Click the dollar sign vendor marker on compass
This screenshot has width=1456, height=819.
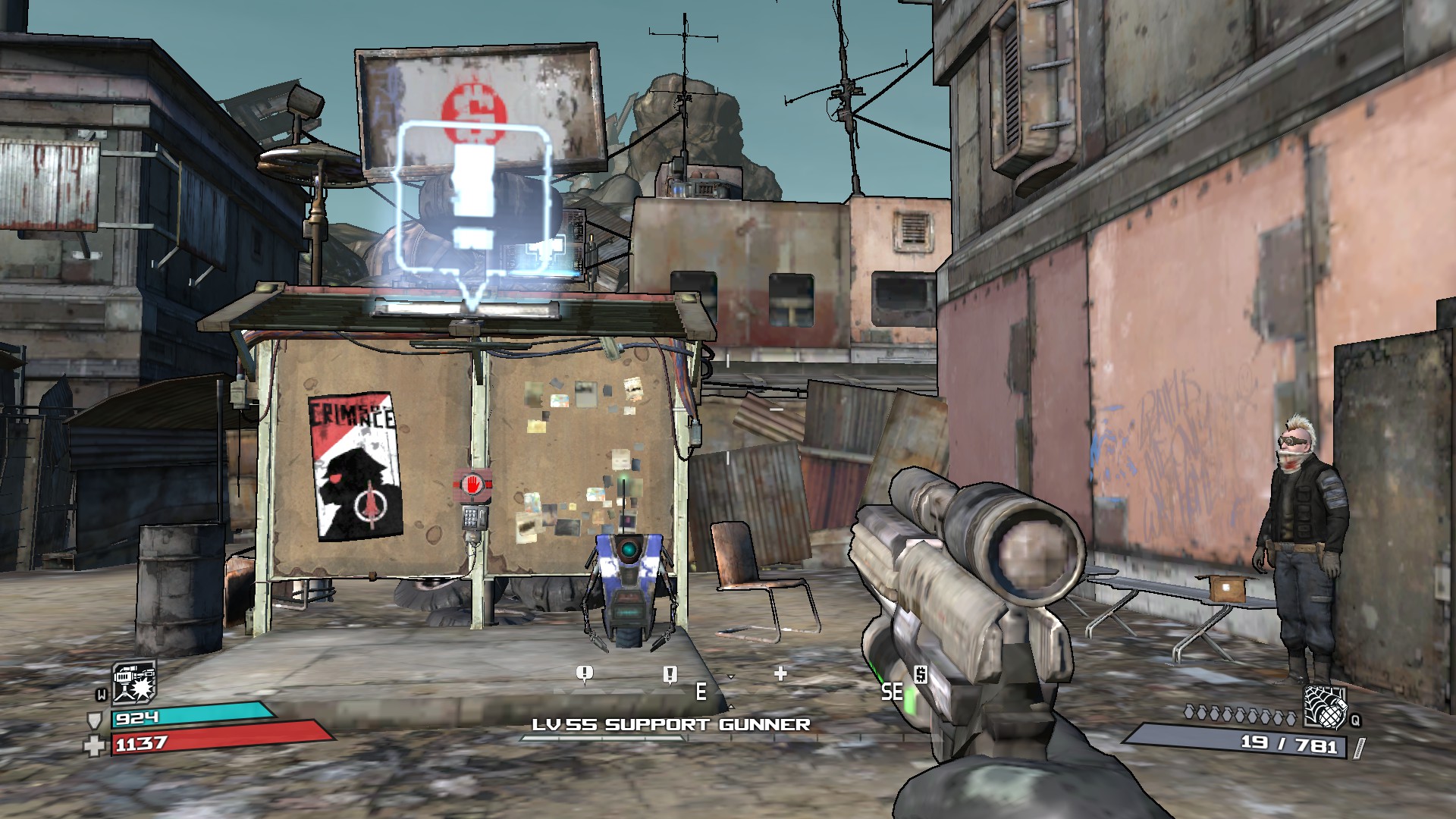(921, 673)
